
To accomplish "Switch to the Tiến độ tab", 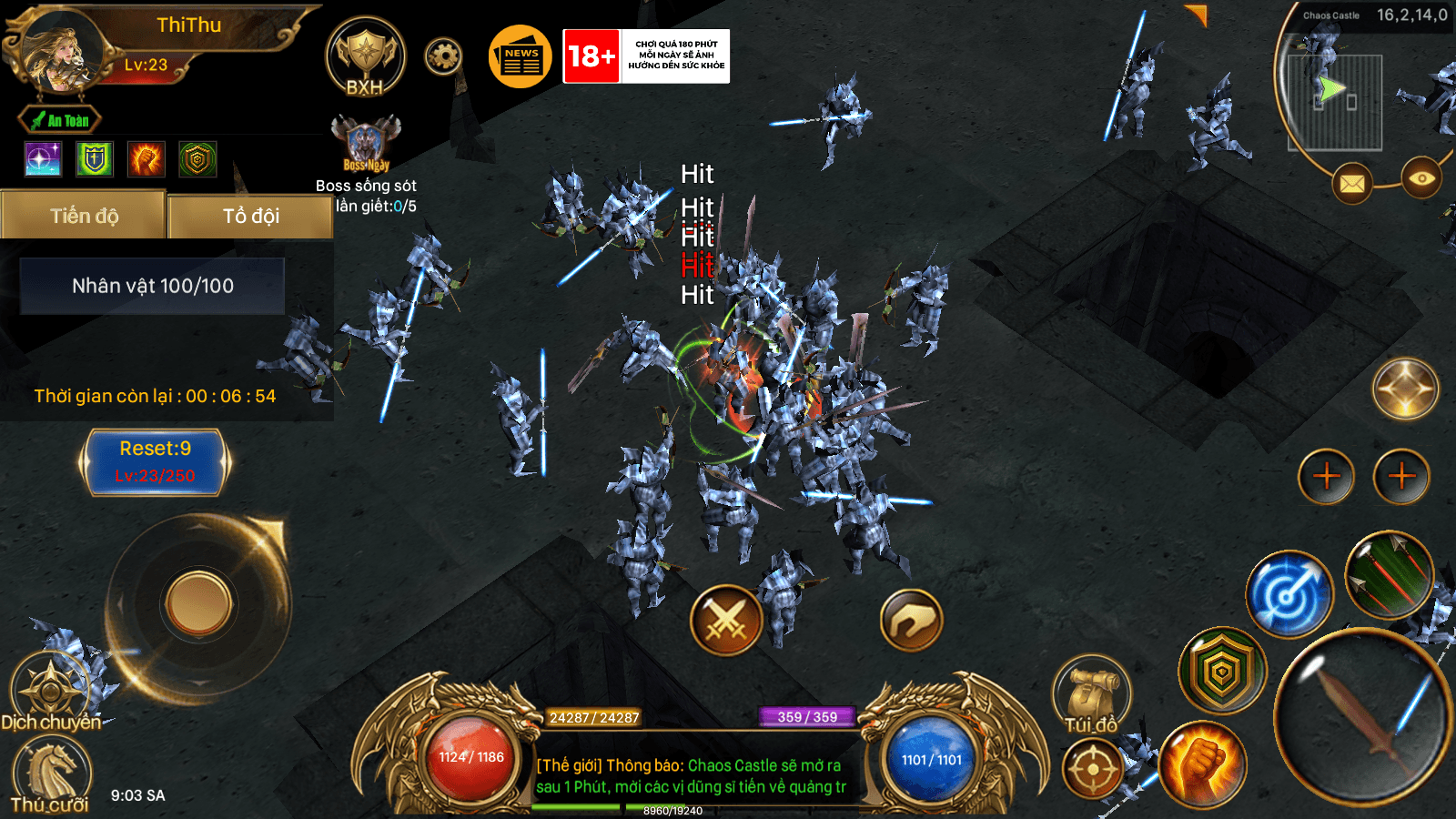I will [84, 216].
